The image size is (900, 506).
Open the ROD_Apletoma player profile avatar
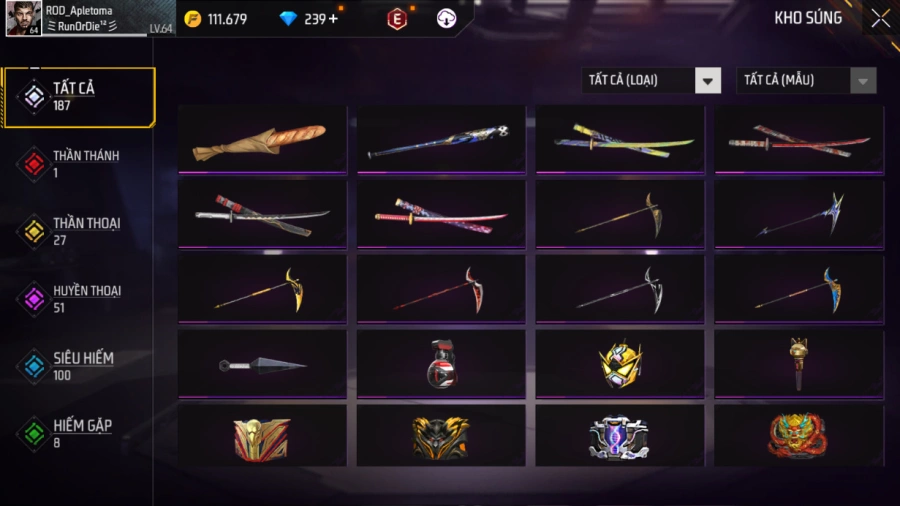tap(23, 18)
